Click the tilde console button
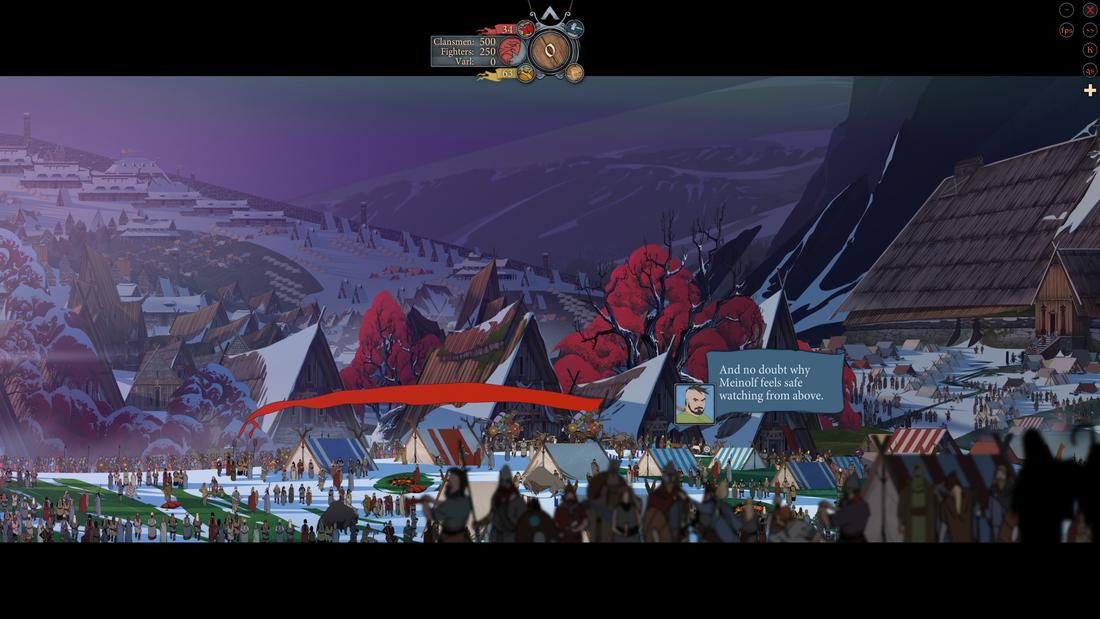Screen dimensions: 1100x619 pyautogui.click(x=1067, y=10)
